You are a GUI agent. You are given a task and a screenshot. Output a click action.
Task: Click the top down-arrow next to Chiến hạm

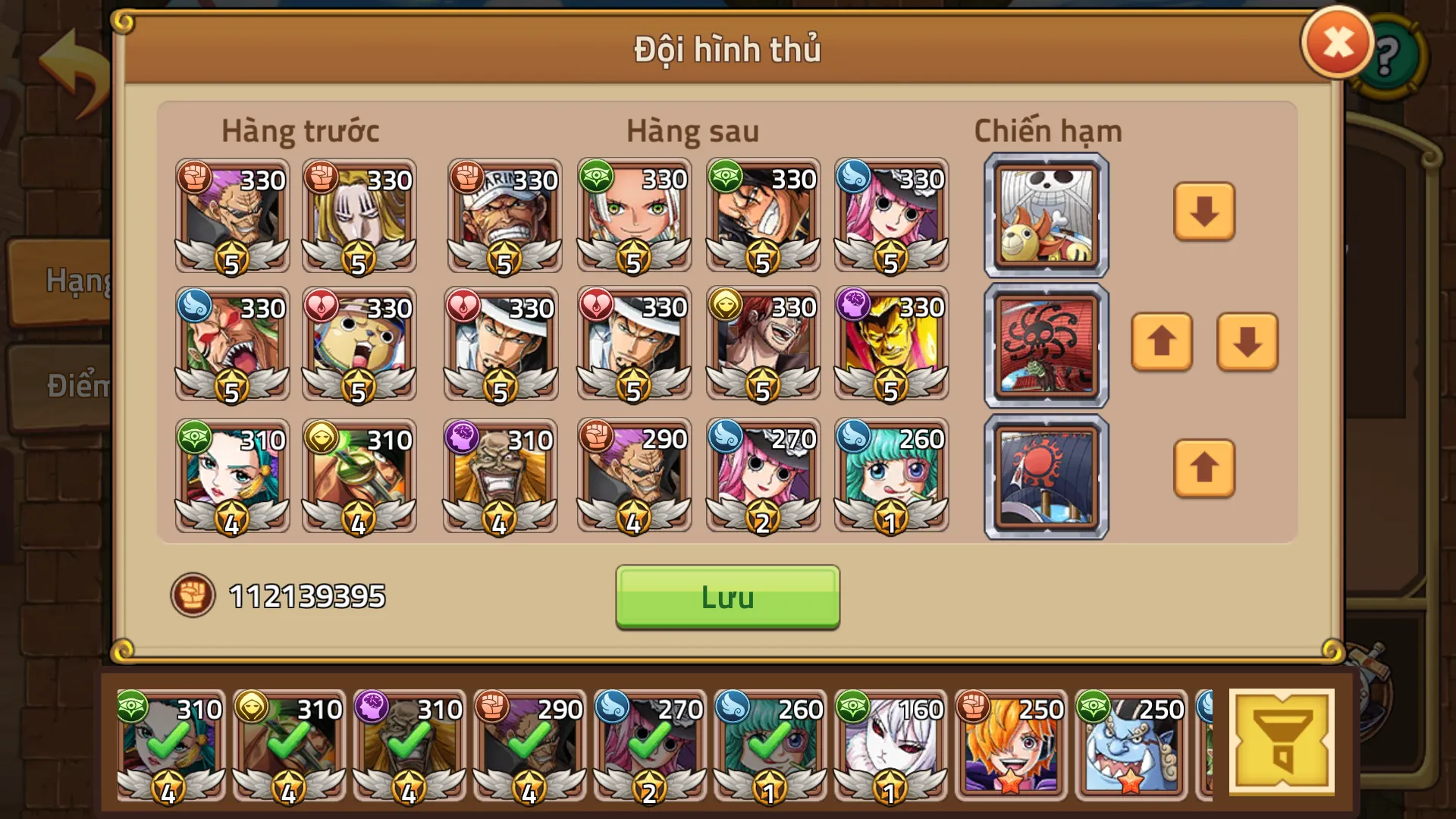(x=1203, y=213)
